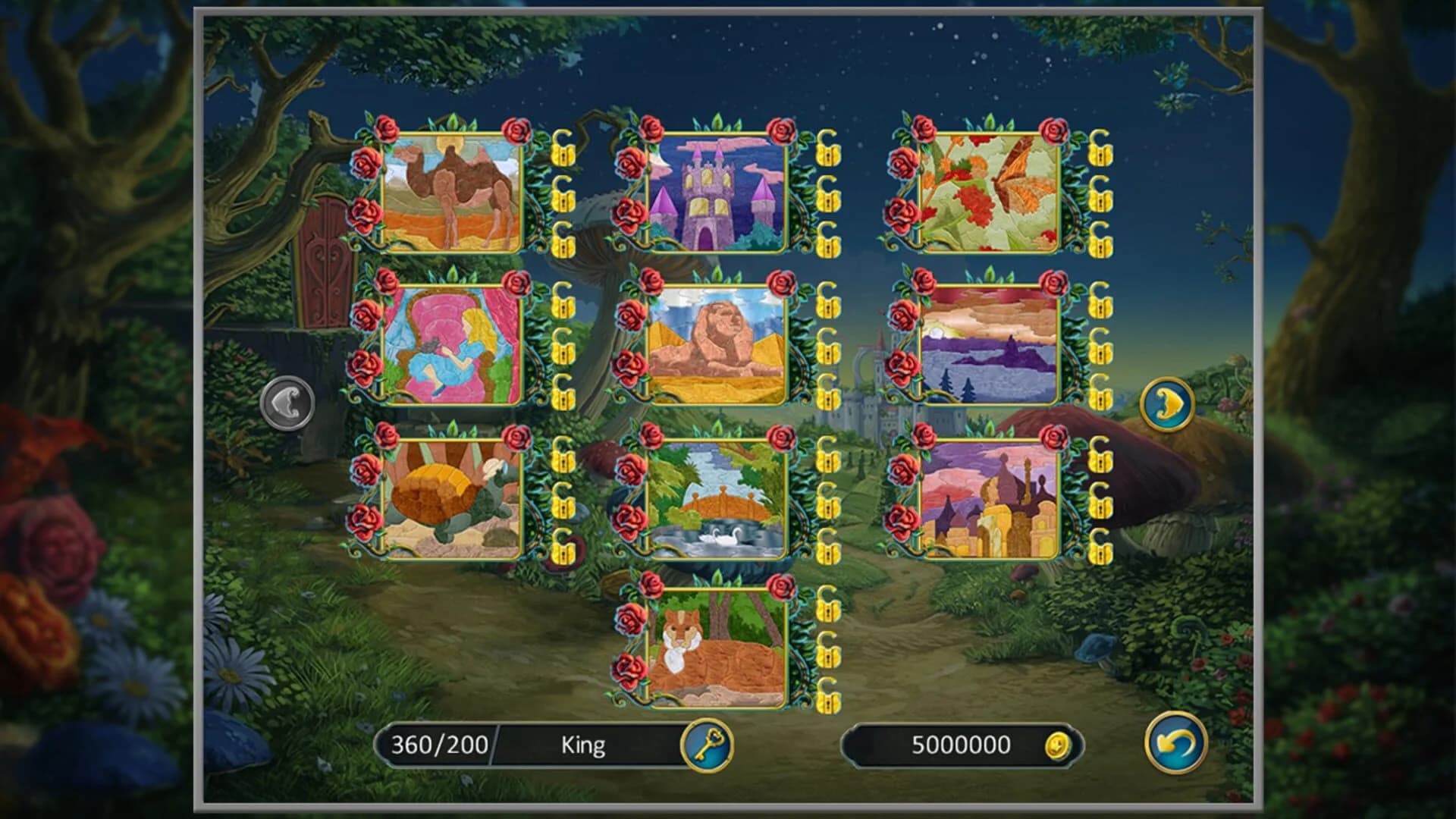Click the 360/200 key progress indicator
This screenshot has width=1456, height=819.
pyautogui.click(x=438, y=745)
